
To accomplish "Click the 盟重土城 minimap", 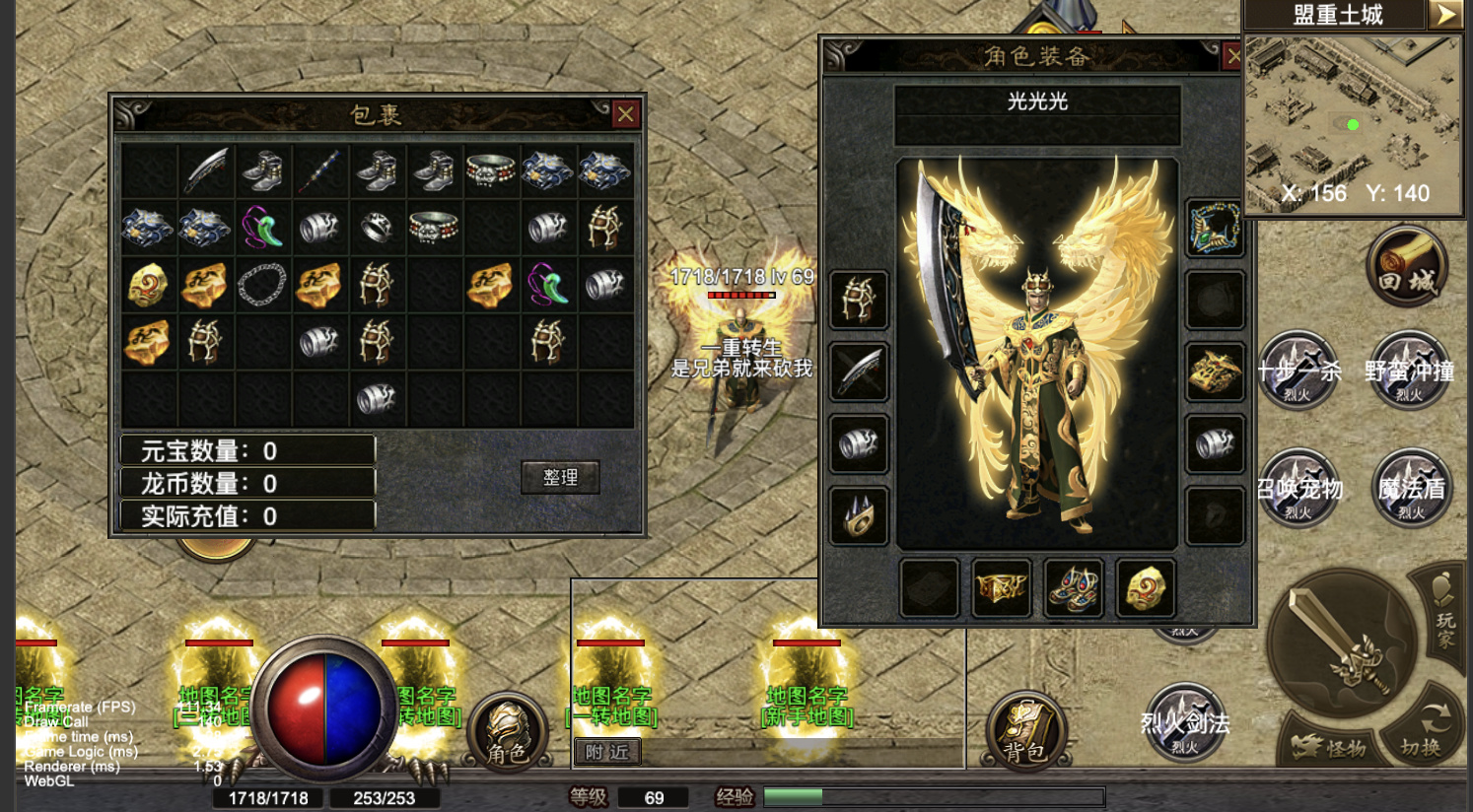I will [1352, 123].
